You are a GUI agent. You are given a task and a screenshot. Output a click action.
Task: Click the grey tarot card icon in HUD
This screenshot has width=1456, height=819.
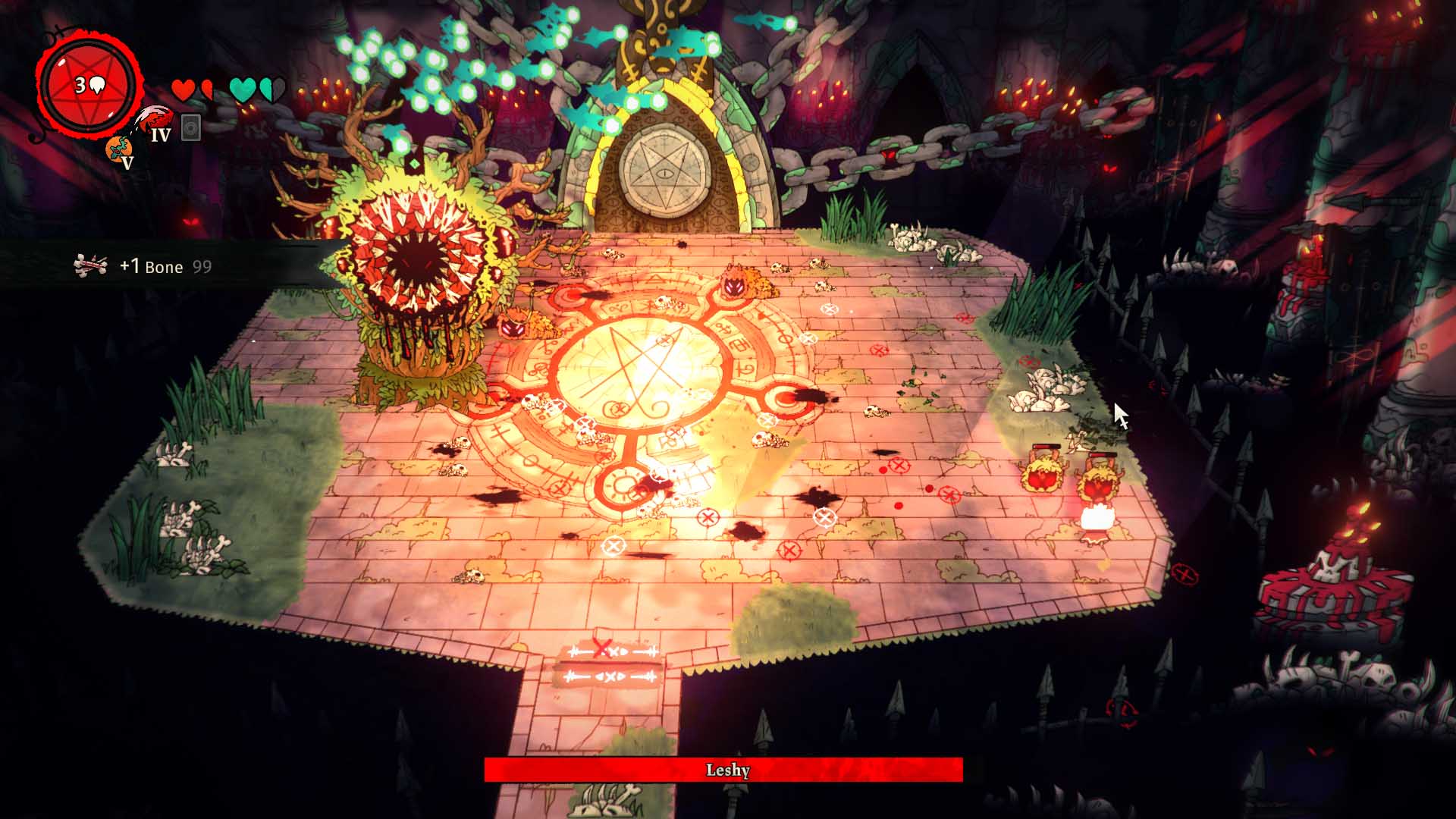tap(190, 125)
